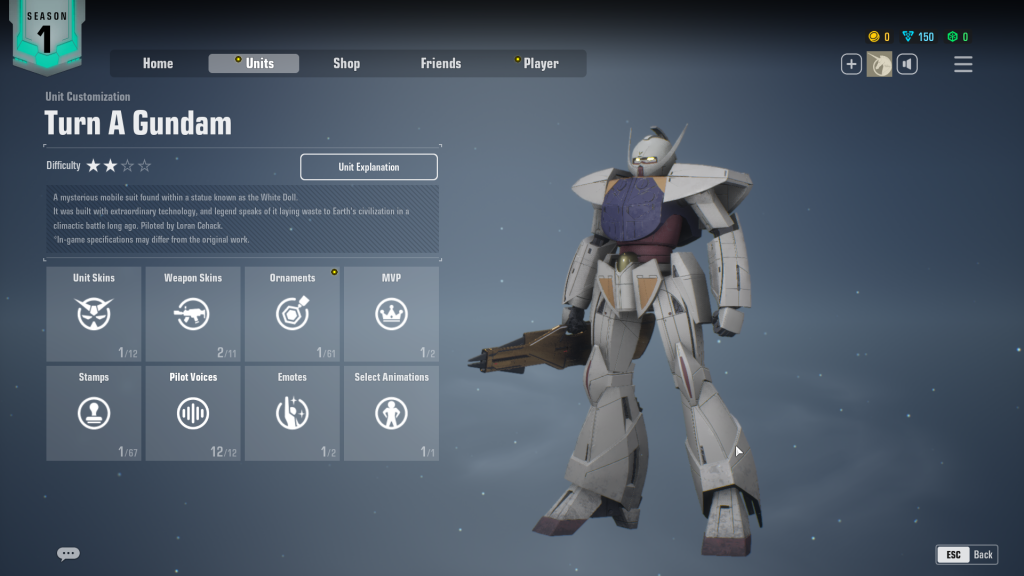
Task: Click the Unit Explanation button
Action: [x=369, y=167]
